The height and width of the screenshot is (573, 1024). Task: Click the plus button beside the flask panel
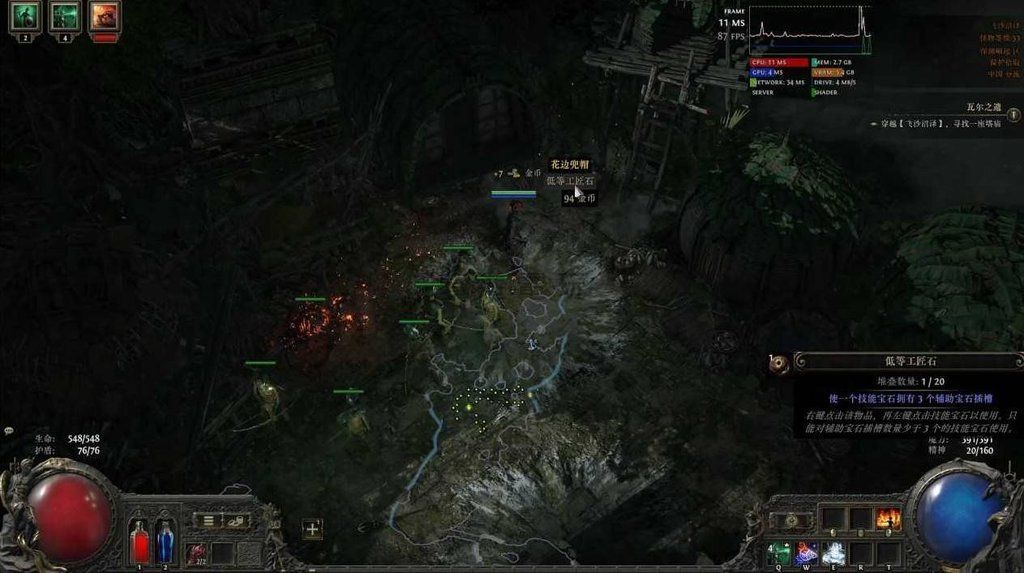(x=312, y=529)
